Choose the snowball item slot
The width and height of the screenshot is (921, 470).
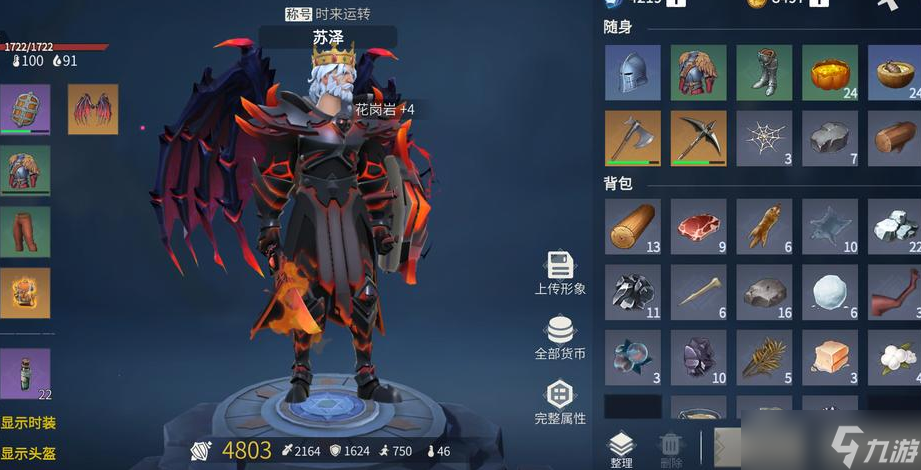pos(829,292)
